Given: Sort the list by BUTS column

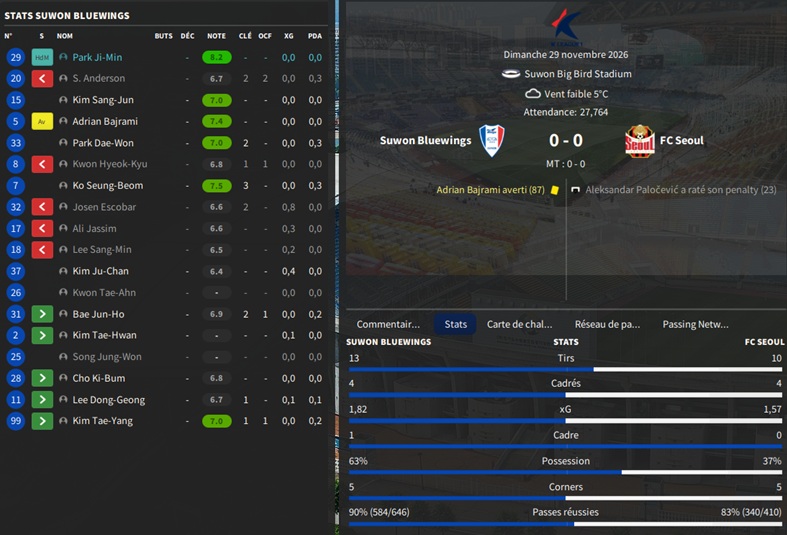Looking at the screenshot, I should [163, 36].
